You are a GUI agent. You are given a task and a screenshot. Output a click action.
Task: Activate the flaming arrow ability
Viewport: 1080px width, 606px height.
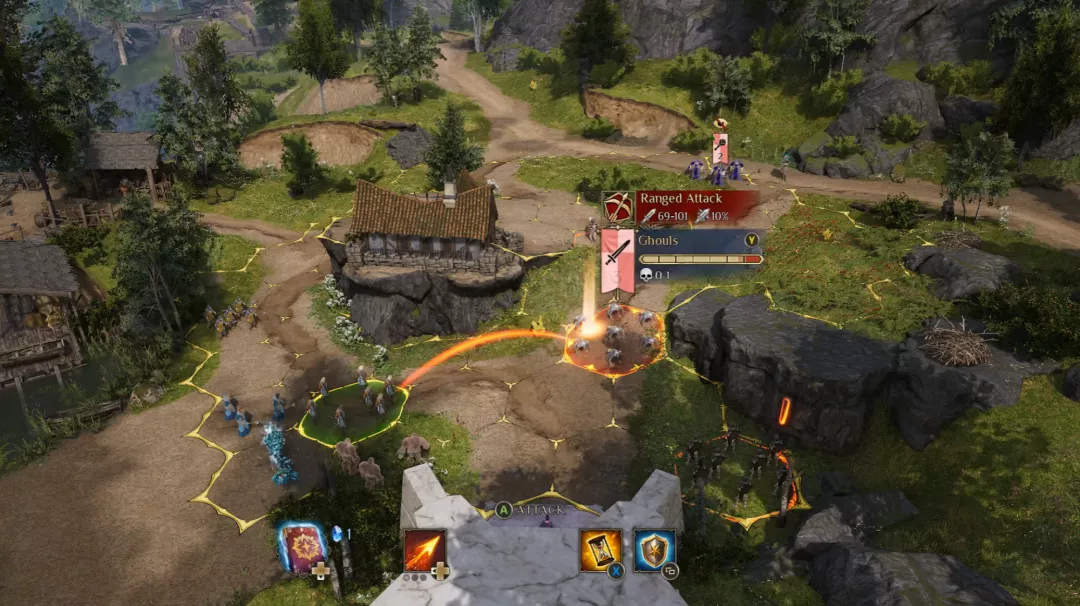coord(424,550)
